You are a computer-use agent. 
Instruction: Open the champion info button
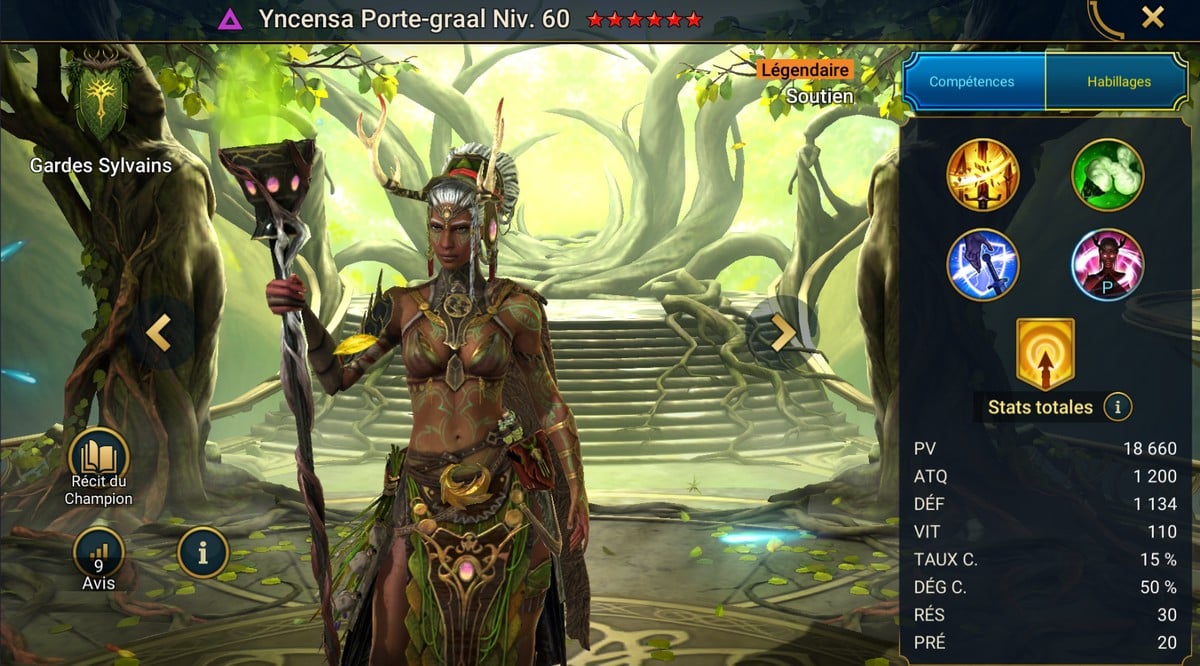click(x=203, y=552)
